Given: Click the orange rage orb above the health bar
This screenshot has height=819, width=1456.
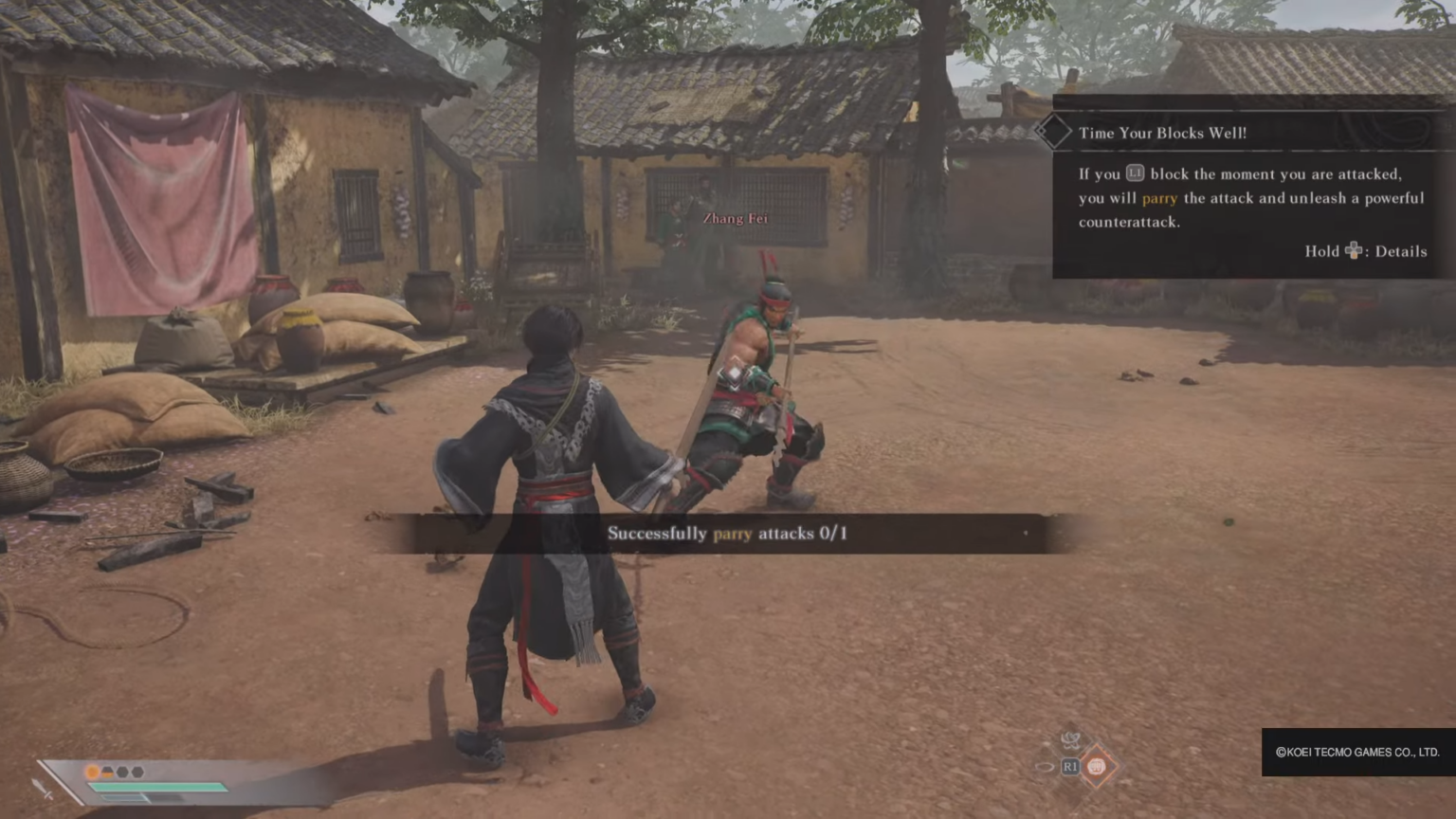Looking at the screenshot, I should [92, 773].
